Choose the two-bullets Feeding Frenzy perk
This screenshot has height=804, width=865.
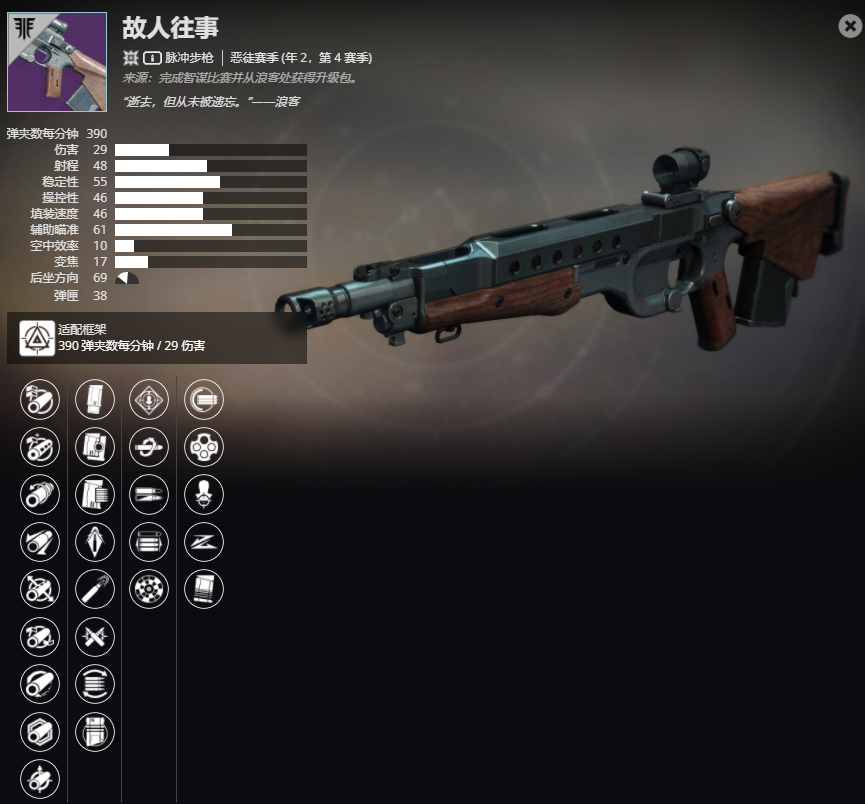pyautogui.click(x=150, y=494)
